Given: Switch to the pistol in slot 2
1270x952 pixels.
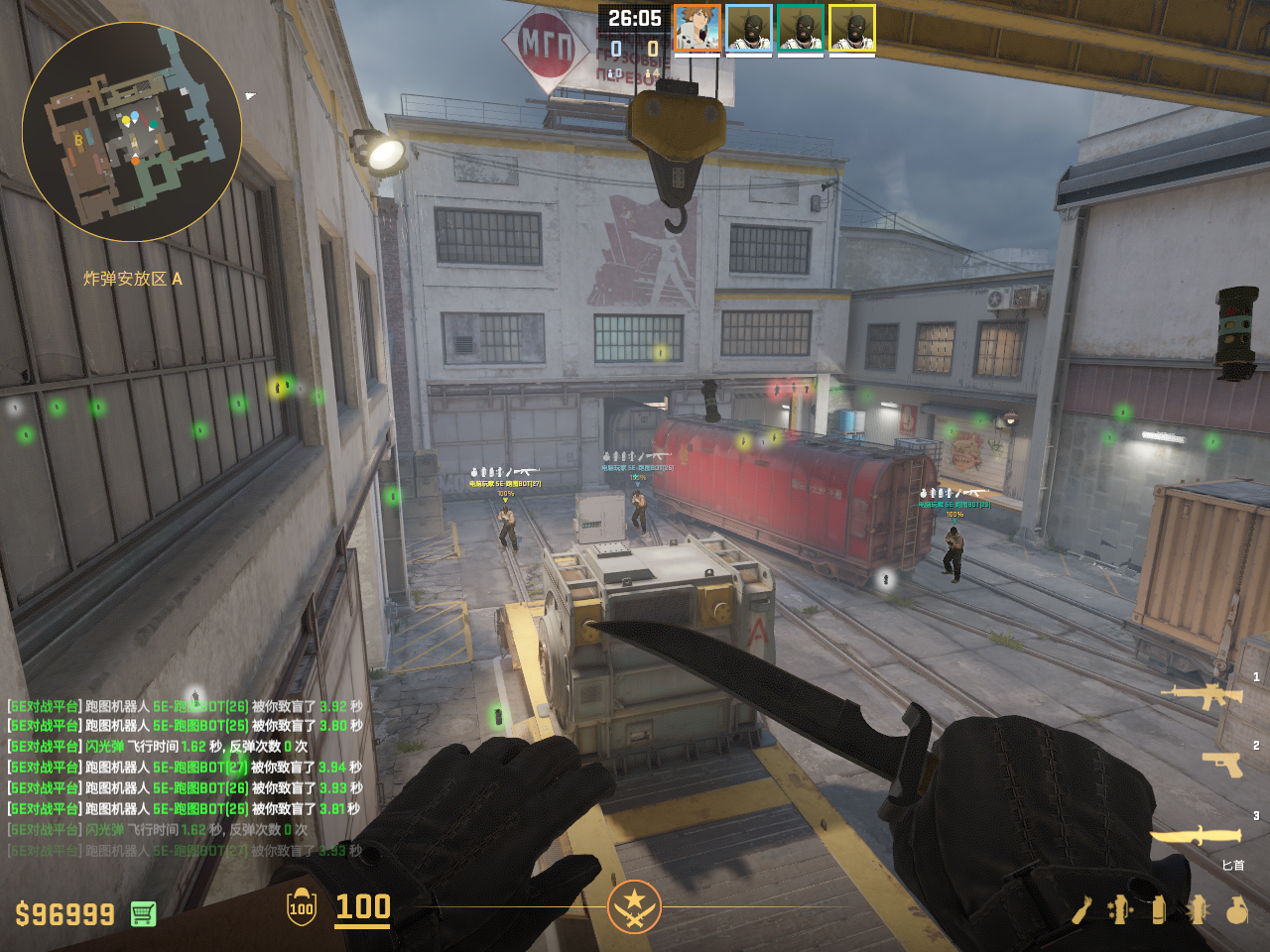Looking at the screenshot, I should [1221, 764].
